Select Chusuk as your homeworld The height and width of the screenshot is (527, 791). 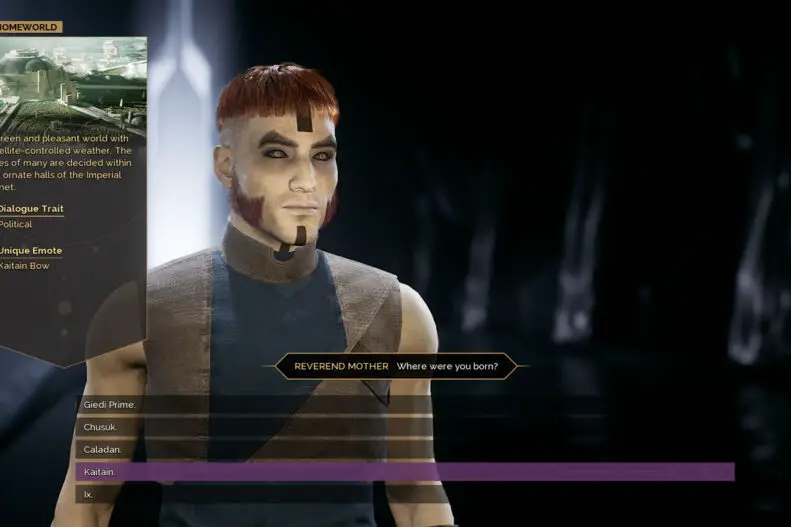tap(101, 427)
